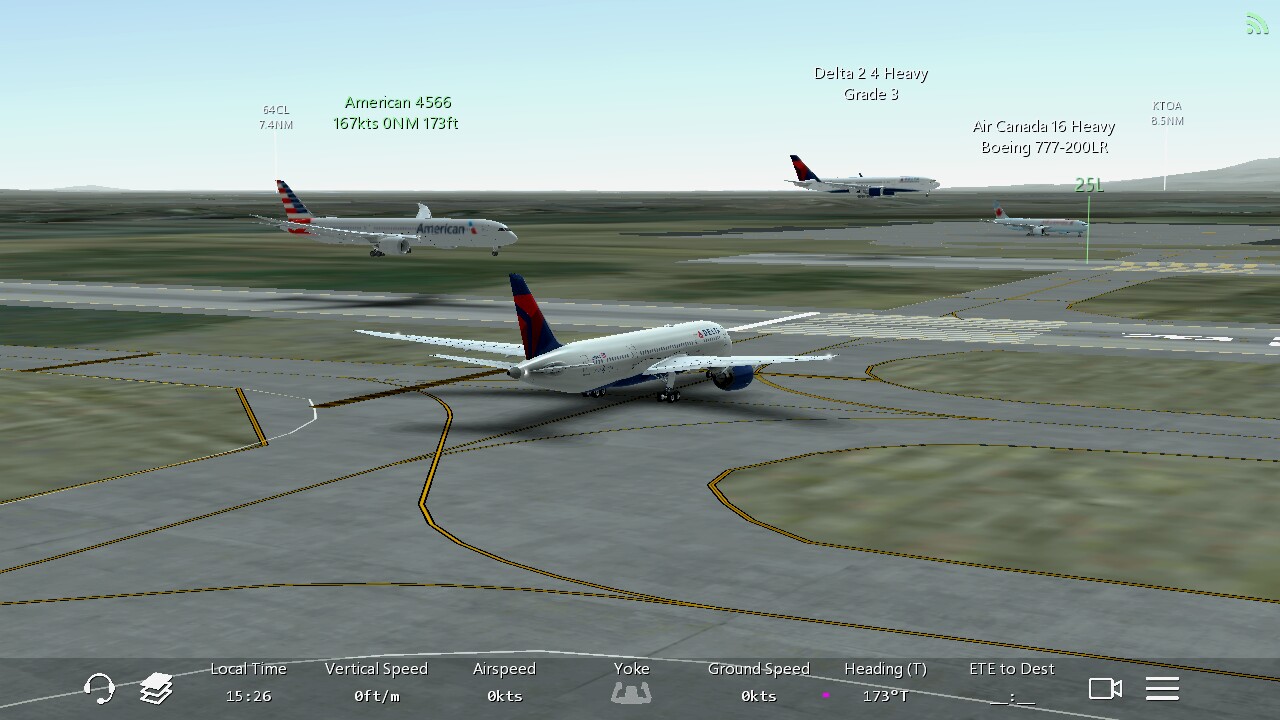Viewport: 1280px width, 720px height.
Task: Select the Heading (T) status slot
Action: tap(885, 683)
